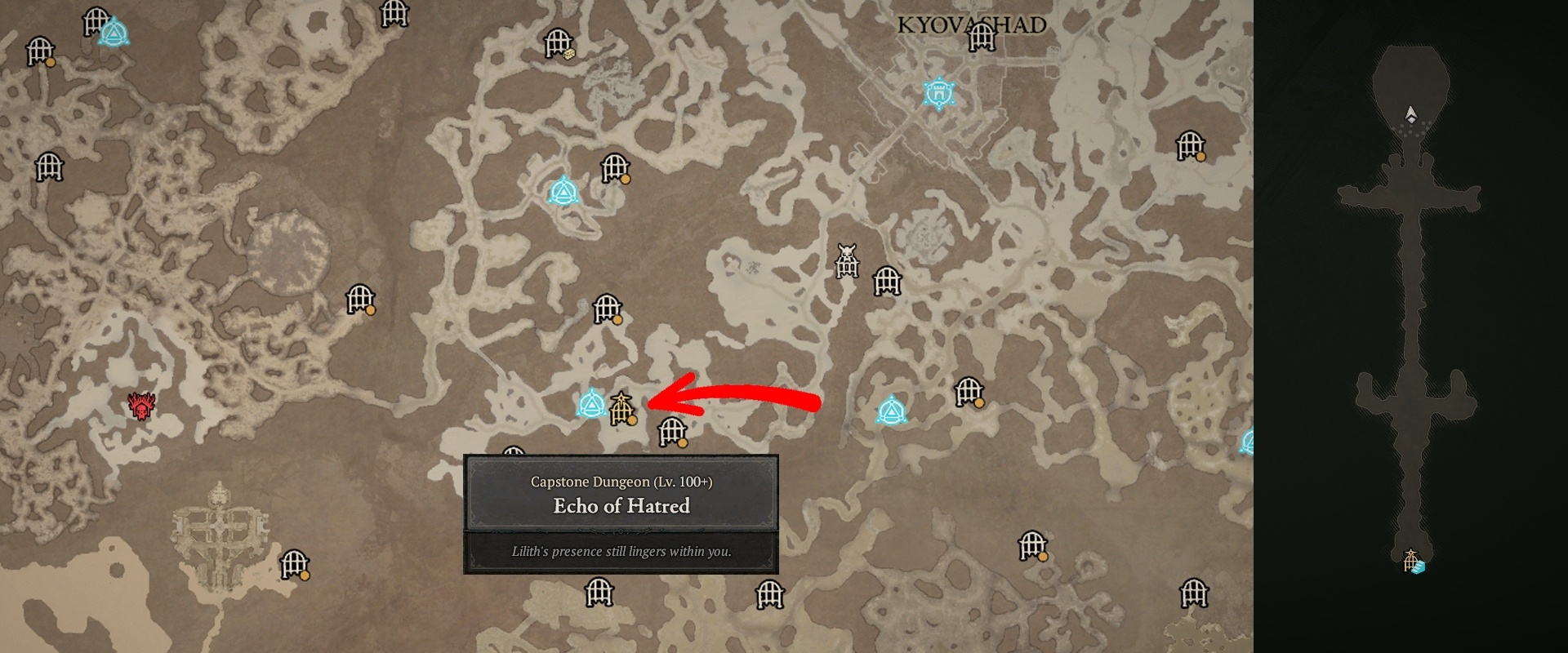This screenshot has width=1568, height=653.
Task: Click the dungeon gate near the ruined fortress bottom-left
Action: [x=296, y=563]
